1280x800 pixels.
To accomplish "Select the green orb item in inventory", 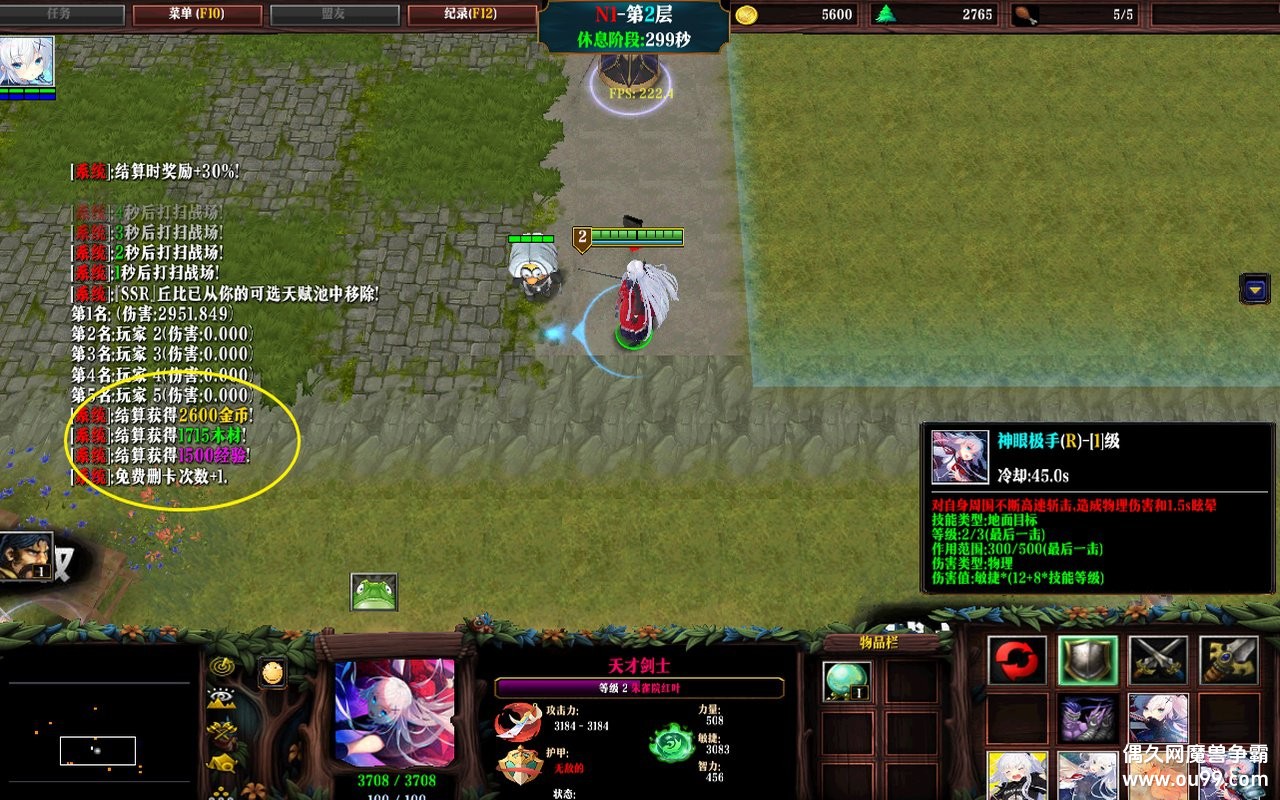I will (846, 681).
